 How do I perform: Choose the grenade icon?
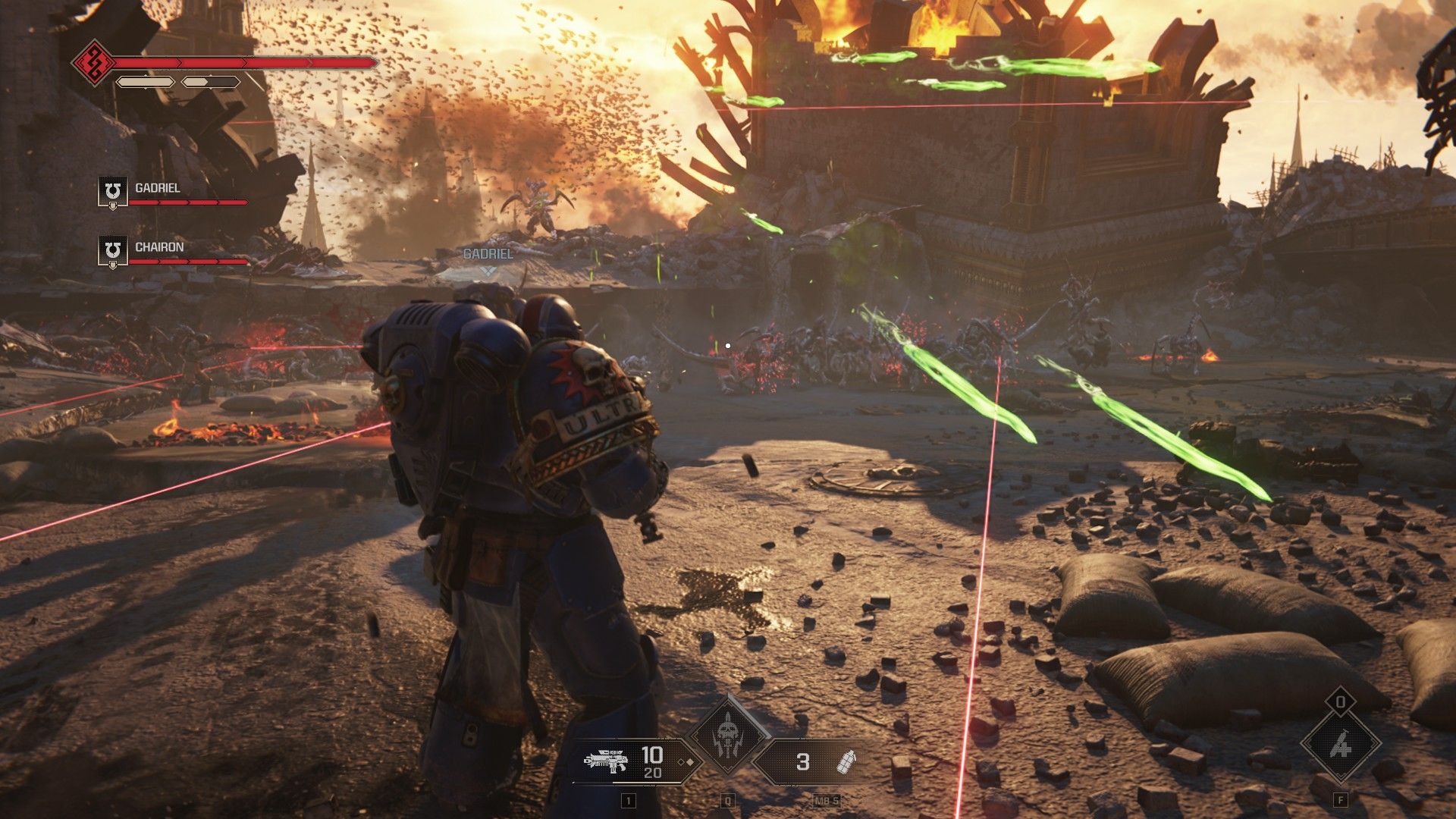846,761
